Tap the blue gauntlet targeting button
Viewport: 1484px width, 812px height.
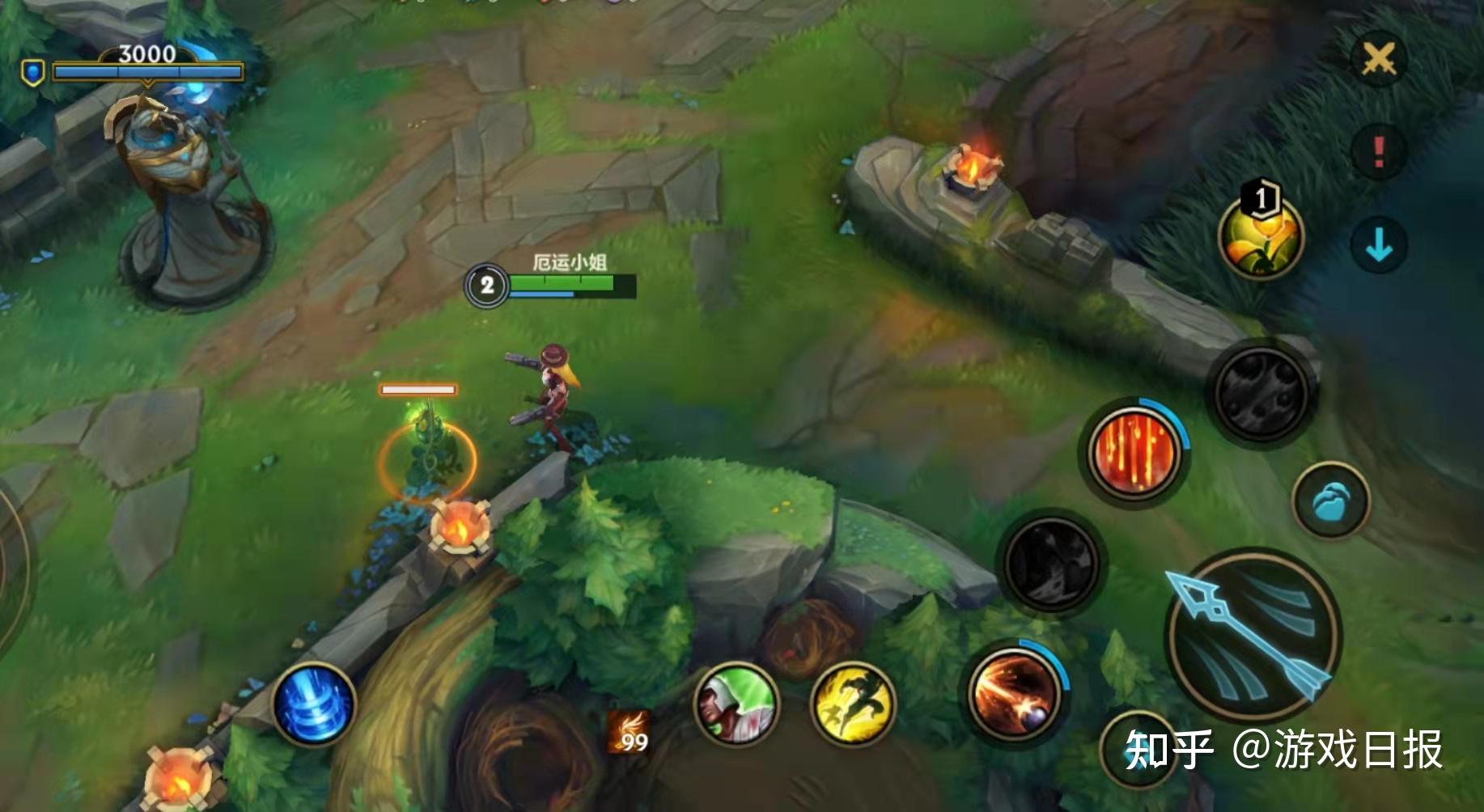tap(1330, 501)
